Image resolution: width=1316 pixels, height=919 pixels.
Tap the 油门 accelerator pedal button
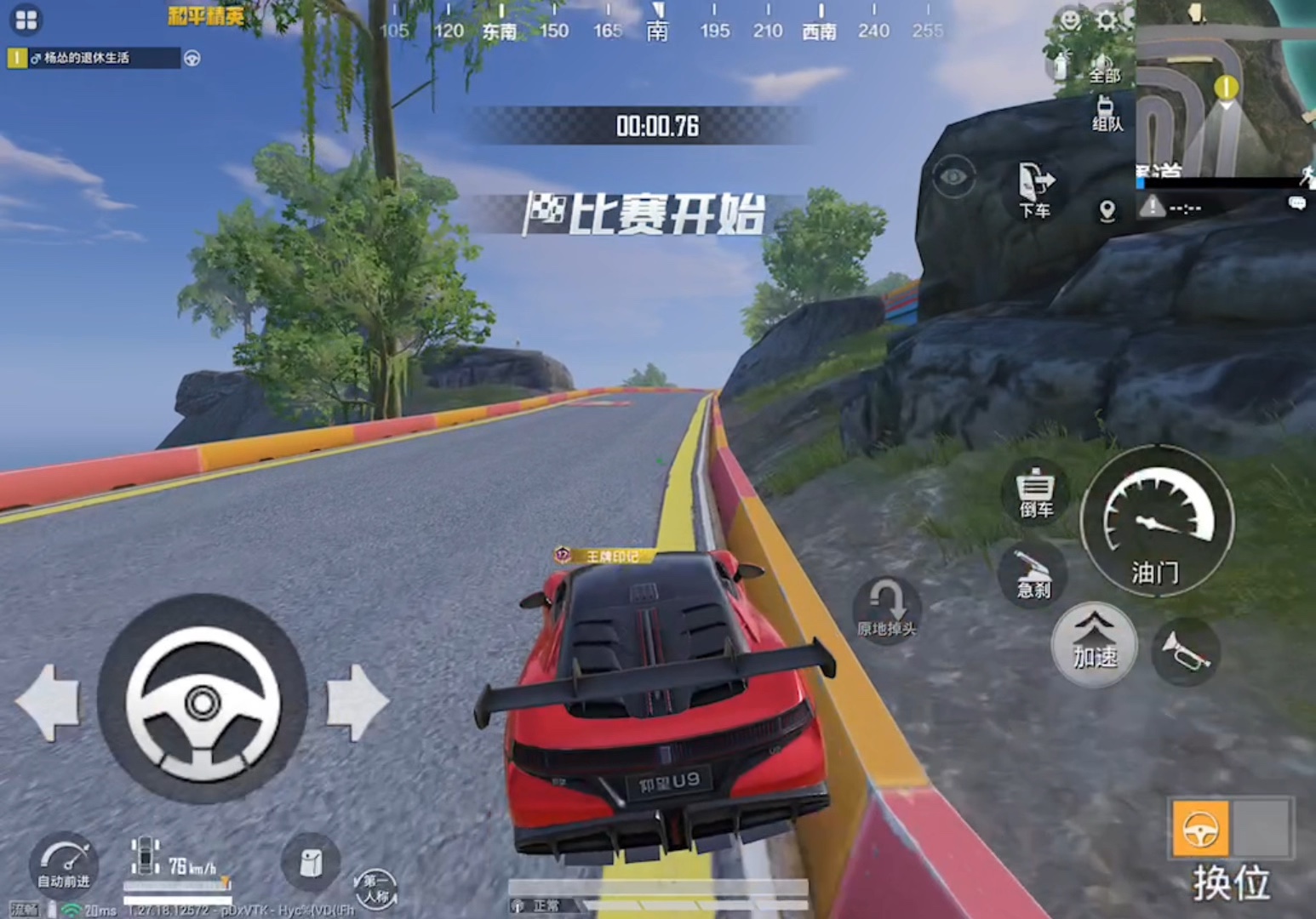1157,520
